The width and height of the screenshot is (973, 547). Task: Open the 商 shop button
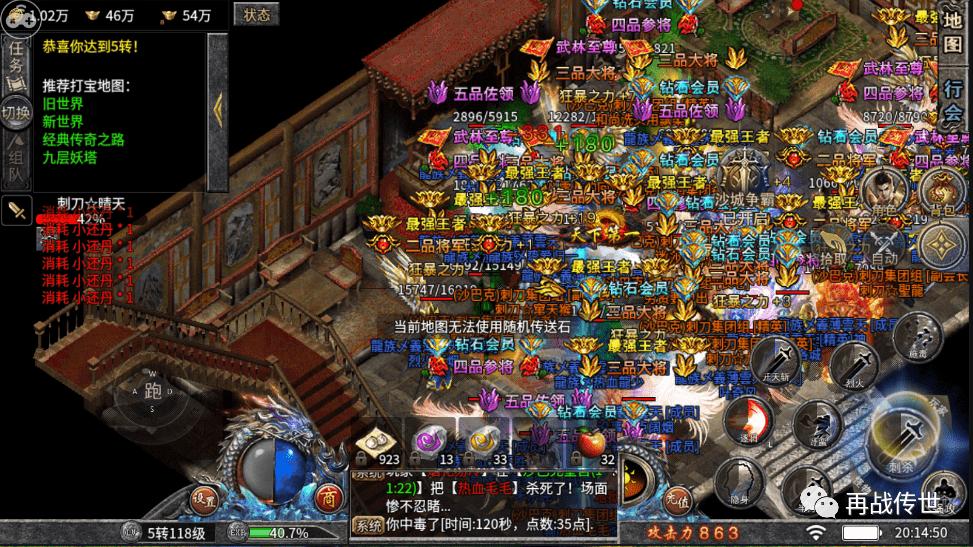click(327, 499)
